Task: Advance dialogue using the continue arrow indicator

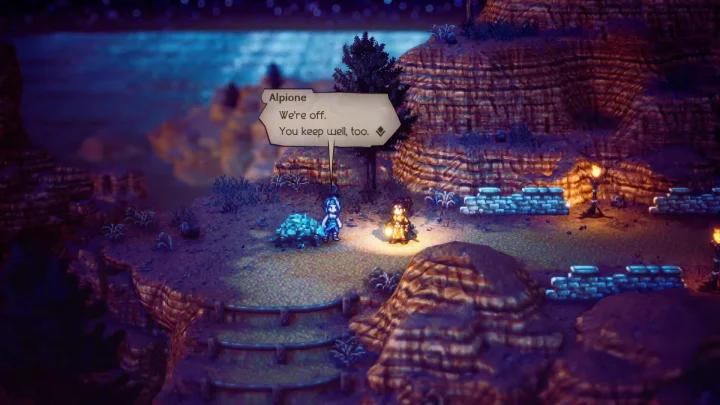Action: point(380,131)
